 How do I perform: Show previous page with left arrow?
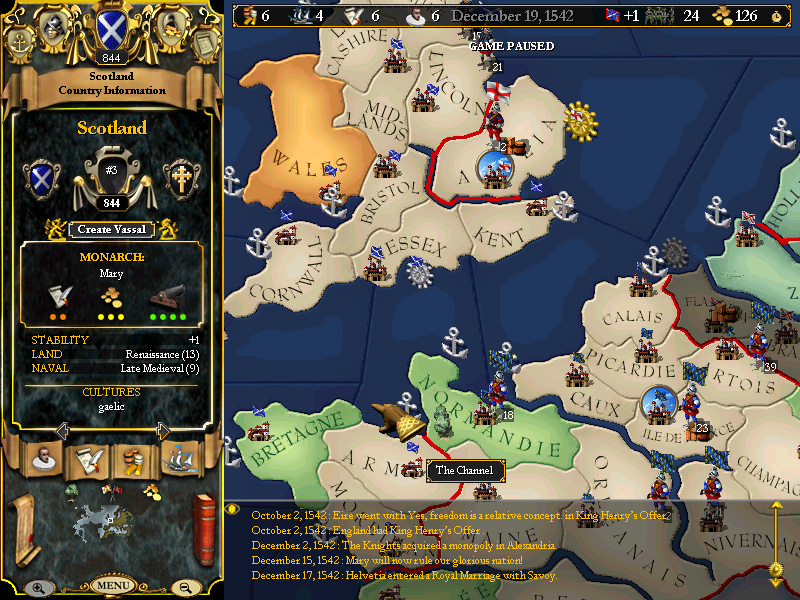[x=61, y=431]
